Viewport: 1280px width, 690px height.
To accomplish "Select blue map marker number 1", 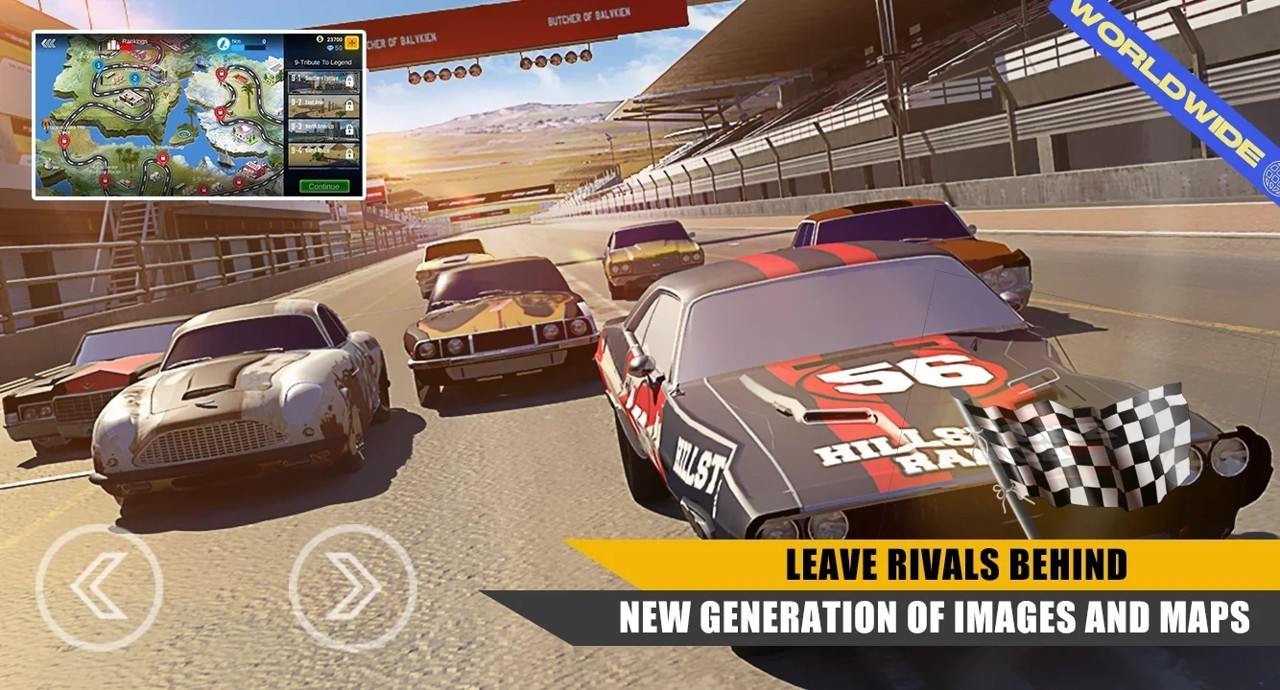I will (99, 65).
